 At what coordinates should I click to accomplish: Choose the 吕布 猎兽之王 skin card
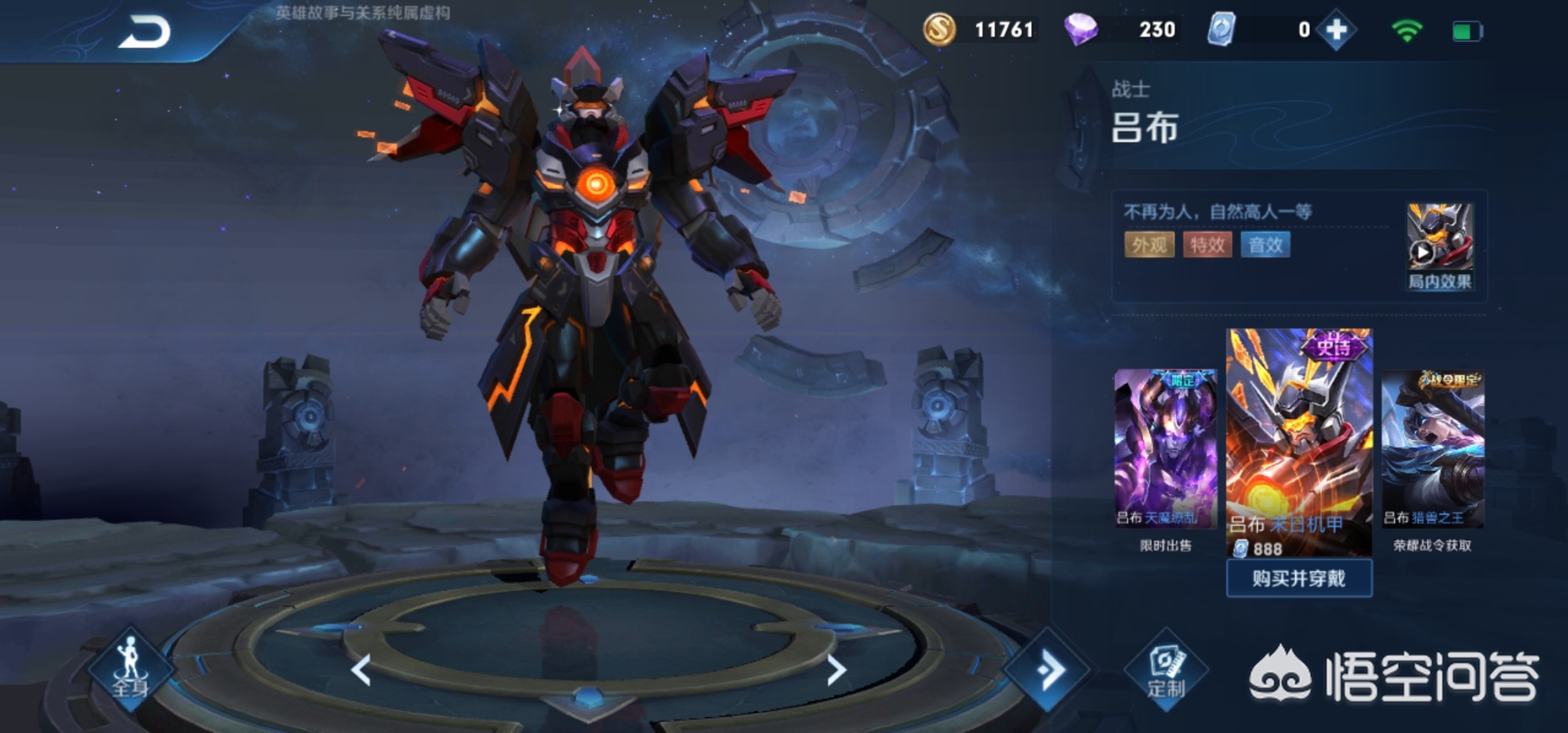point(1432,448)
